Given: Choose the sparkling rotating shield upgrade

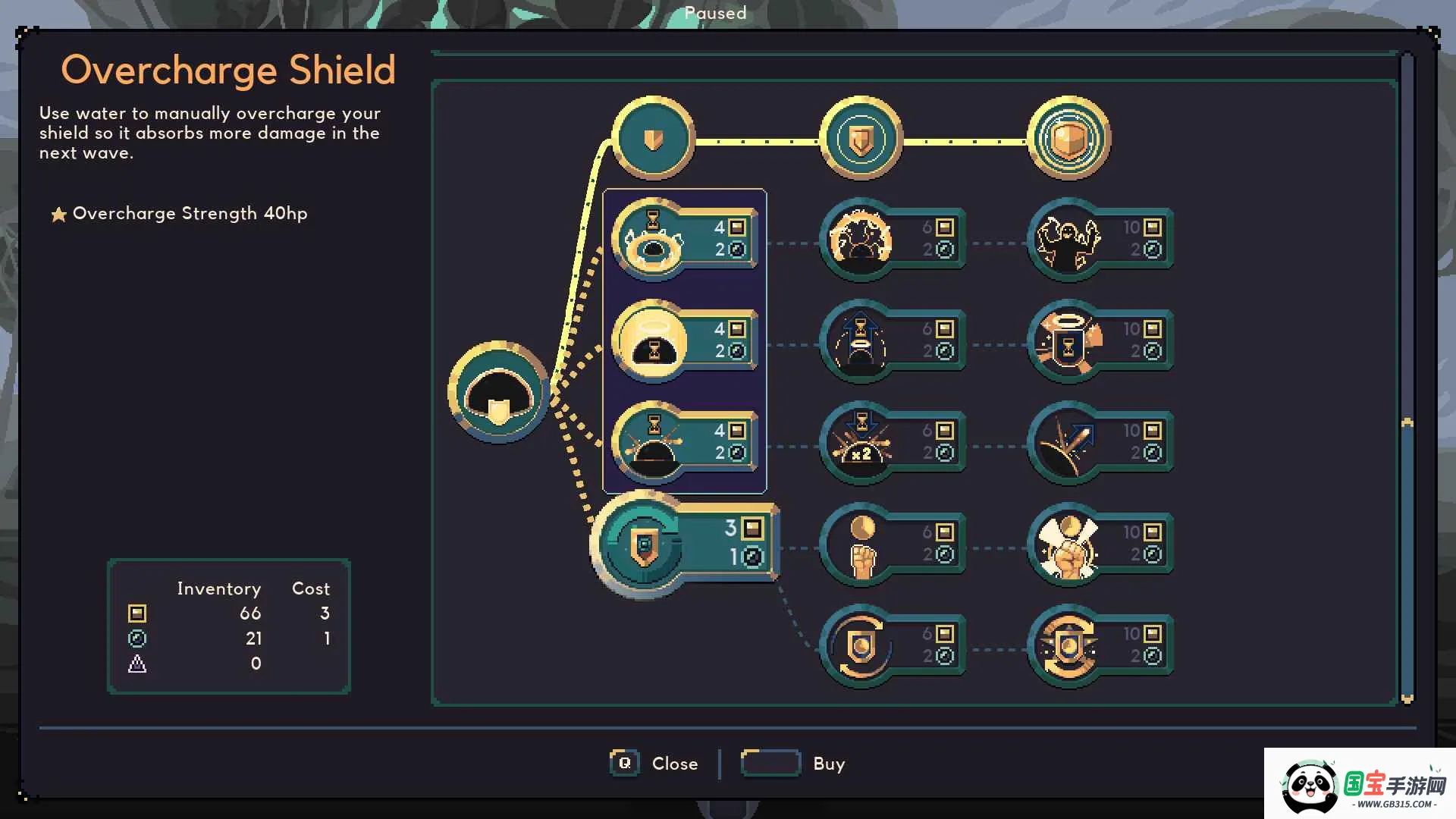Looking at the screenshot, I should pos(1068,646).
